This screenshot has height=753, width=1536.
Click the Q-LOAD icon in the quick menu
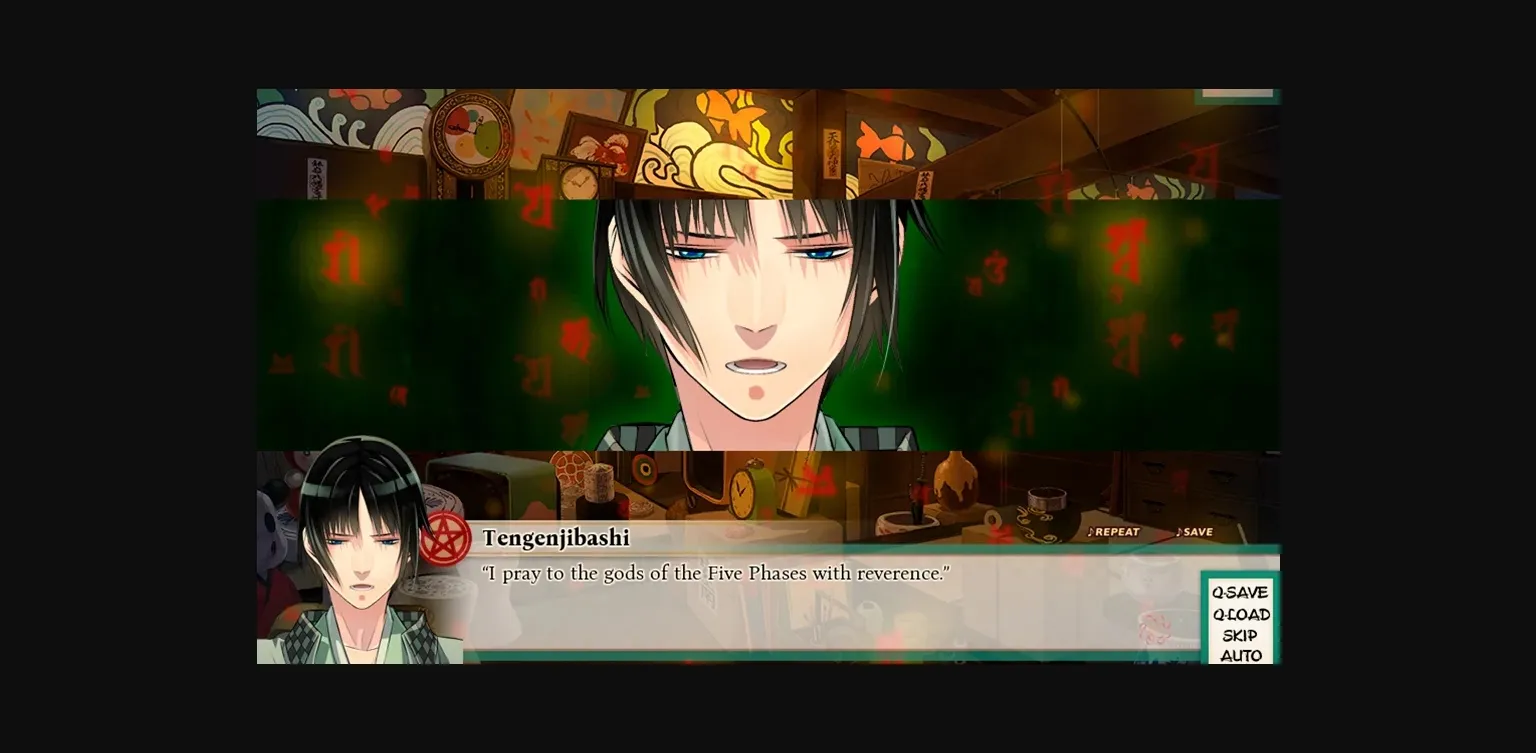(x=1240, y=614)
